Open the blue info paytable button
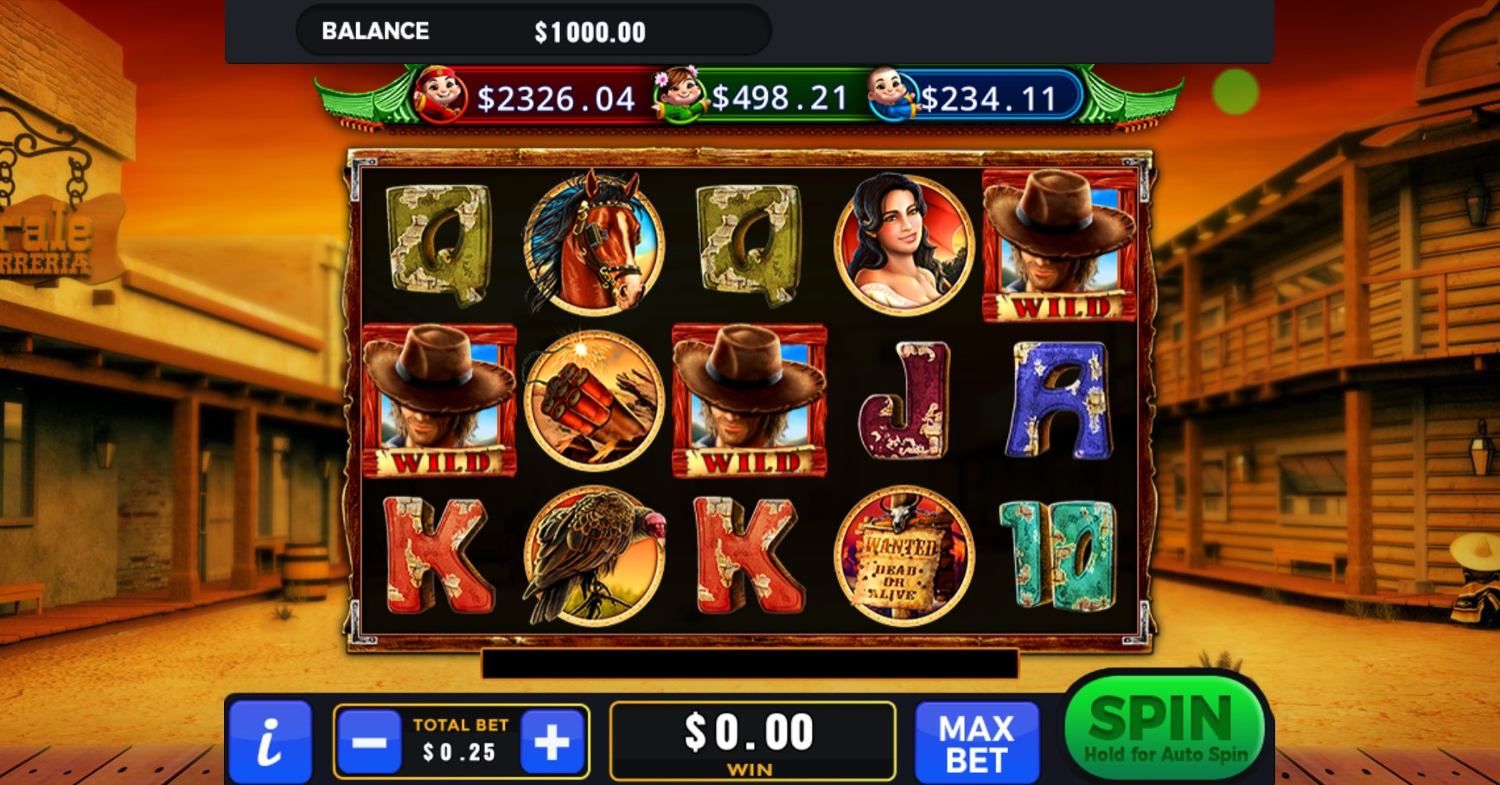1500x785 pixels. (x=270, y=742)
